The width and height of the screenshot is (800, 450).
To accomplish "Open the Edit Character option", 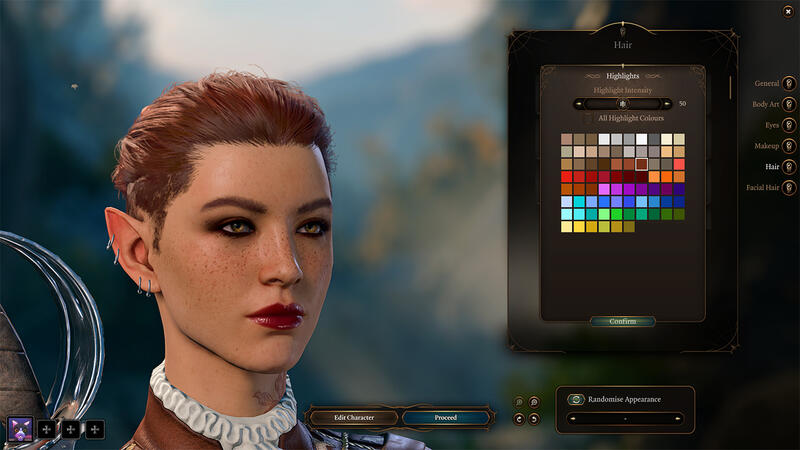I will [353, 417].
